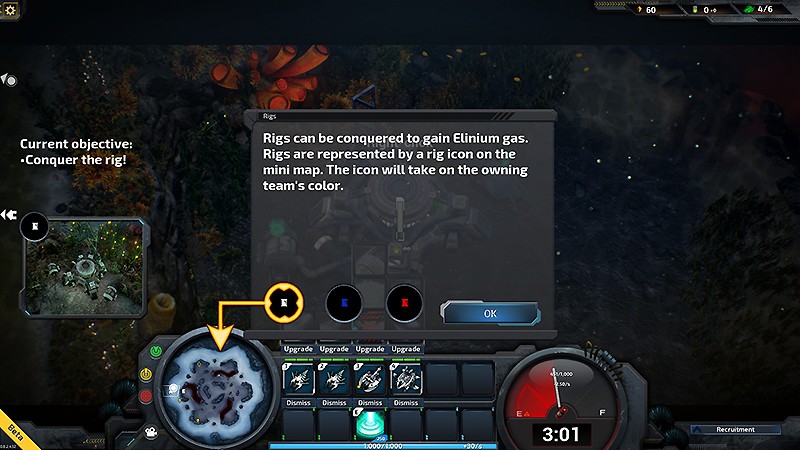This screenshot has height=450, width=800.
Task: Confirm the Rigs tutorial with OK
Action: pyautogui.click(x=490, y=313)
